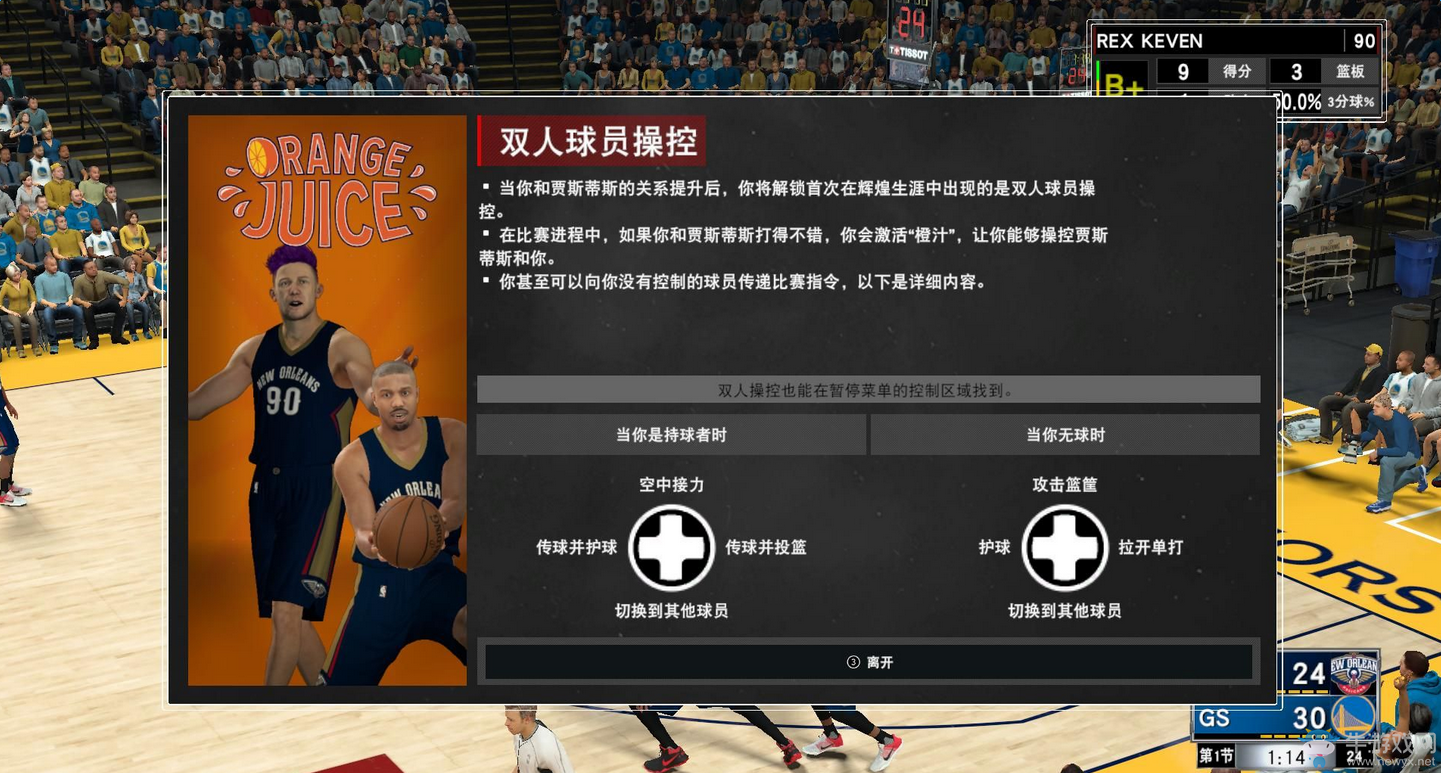Select 切换到其他球员 below the left D-pad

[x=670, y=611]
